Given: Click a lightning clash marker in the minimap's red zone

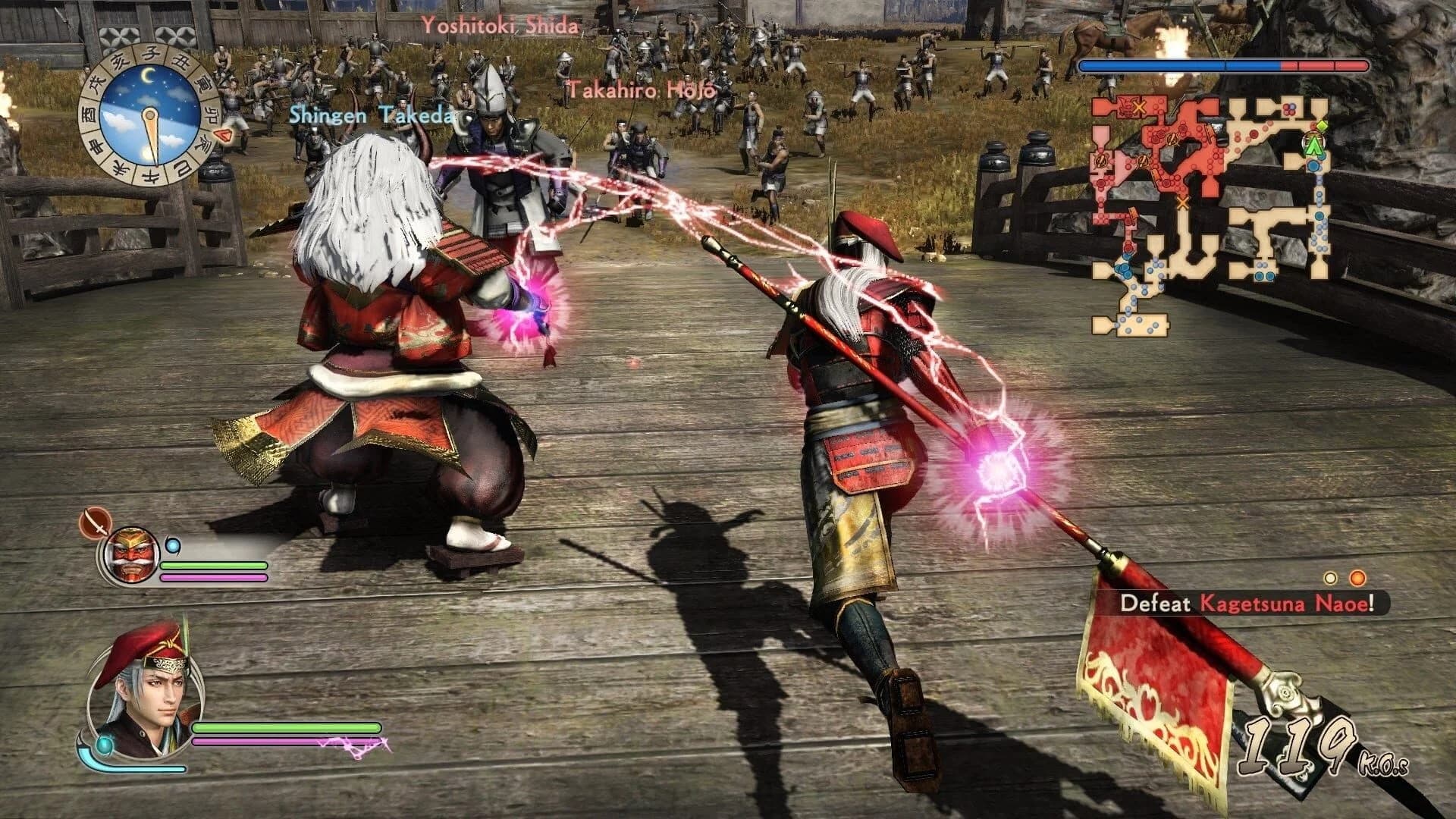Looking at the screenshot, I should pos(1174,140).
